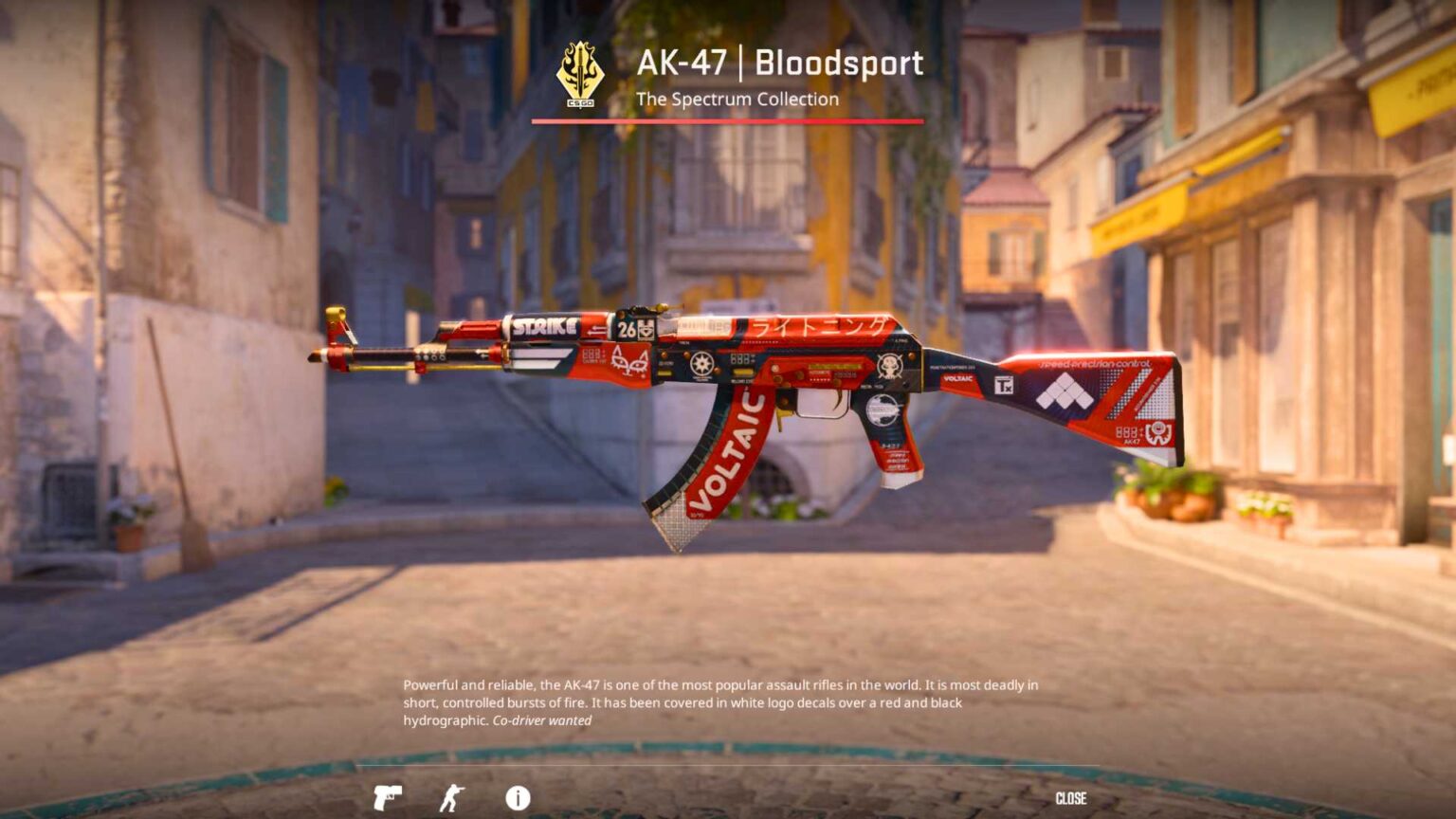Select the AK-47 | Bloodsport title
The height and width of the screenshot is (819, 1456).
pyautogui.click(x=780, y=62)
